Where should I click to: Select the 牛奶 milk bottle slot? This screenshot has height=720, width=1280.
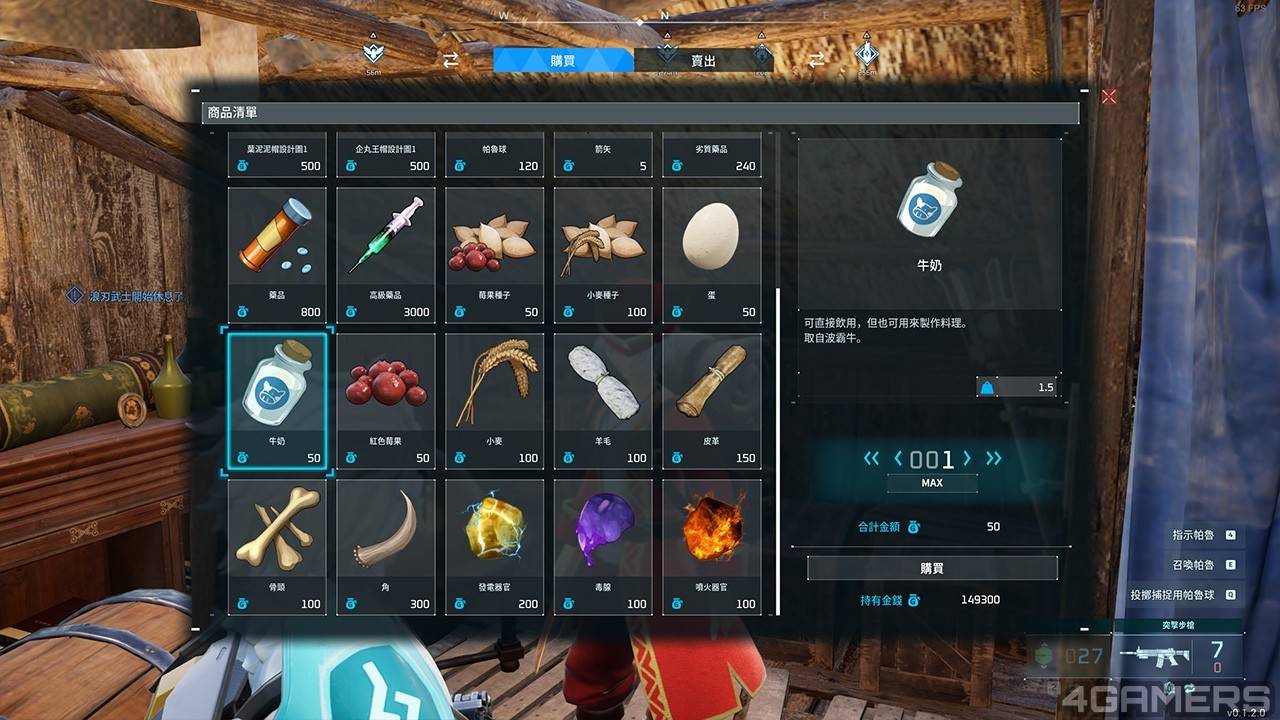coord(277,400)
